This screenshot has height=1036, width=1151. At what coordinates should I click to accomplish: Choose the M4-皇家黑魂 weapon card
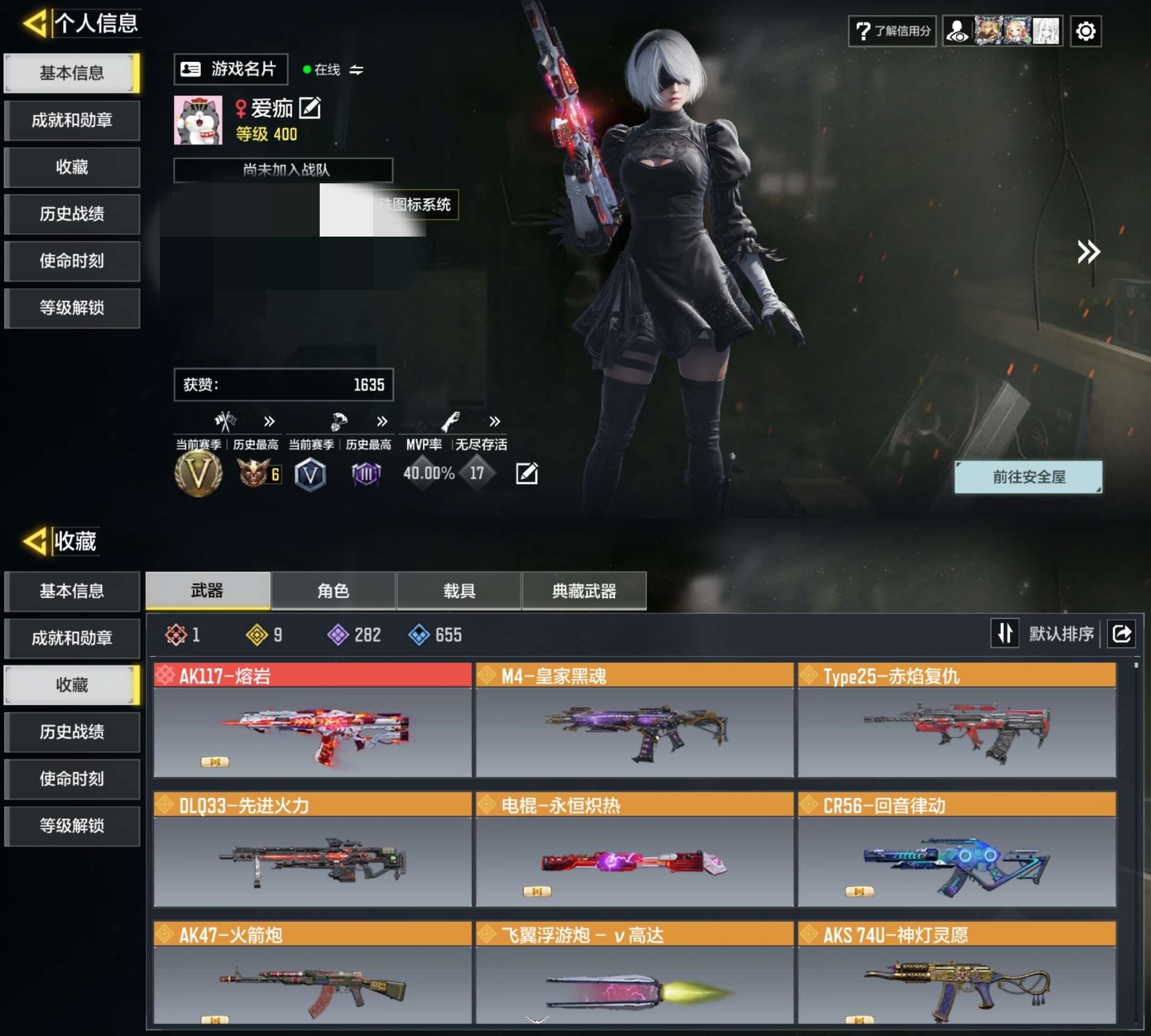pos(635,720)
